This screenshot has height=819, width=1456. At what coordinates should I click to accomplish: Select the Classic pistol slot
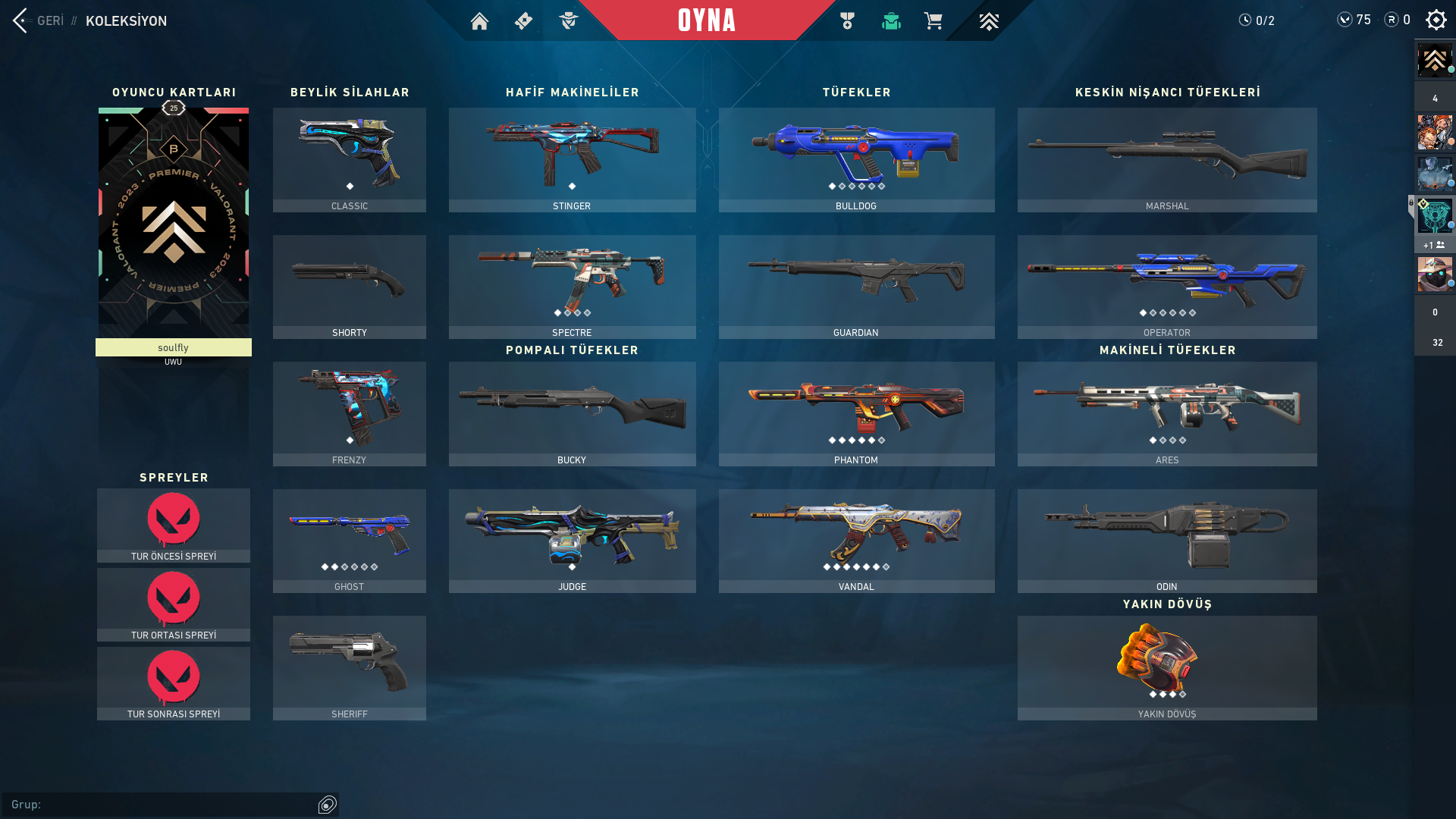tap(350, 159)
